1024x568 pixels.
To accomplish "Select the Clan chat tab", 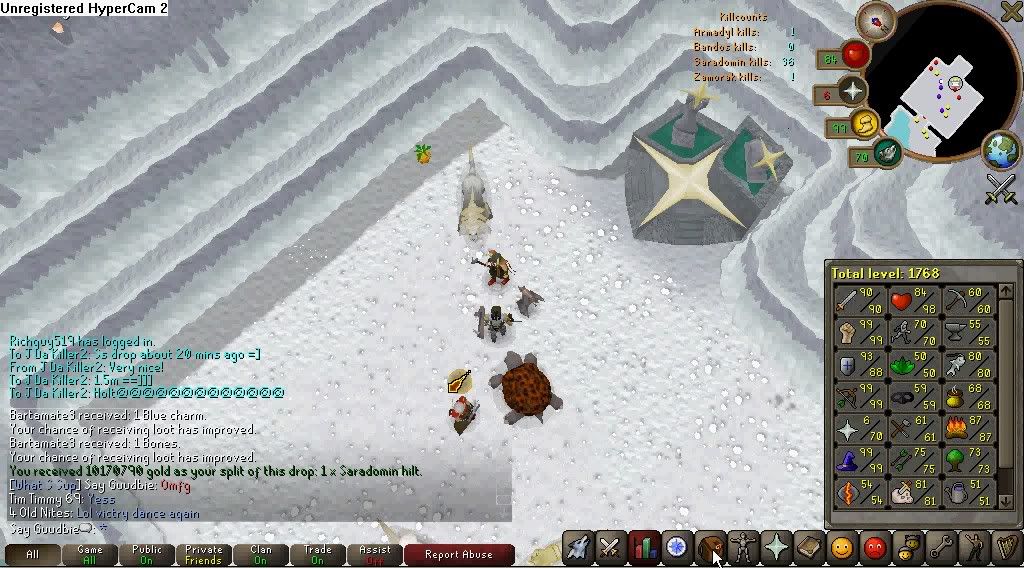I will [261, 555].
